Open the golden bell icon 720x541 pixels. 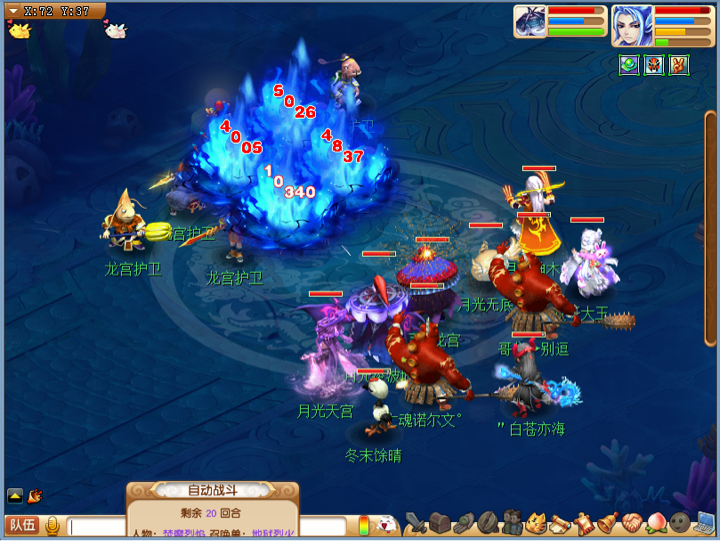tap(608, 523)
